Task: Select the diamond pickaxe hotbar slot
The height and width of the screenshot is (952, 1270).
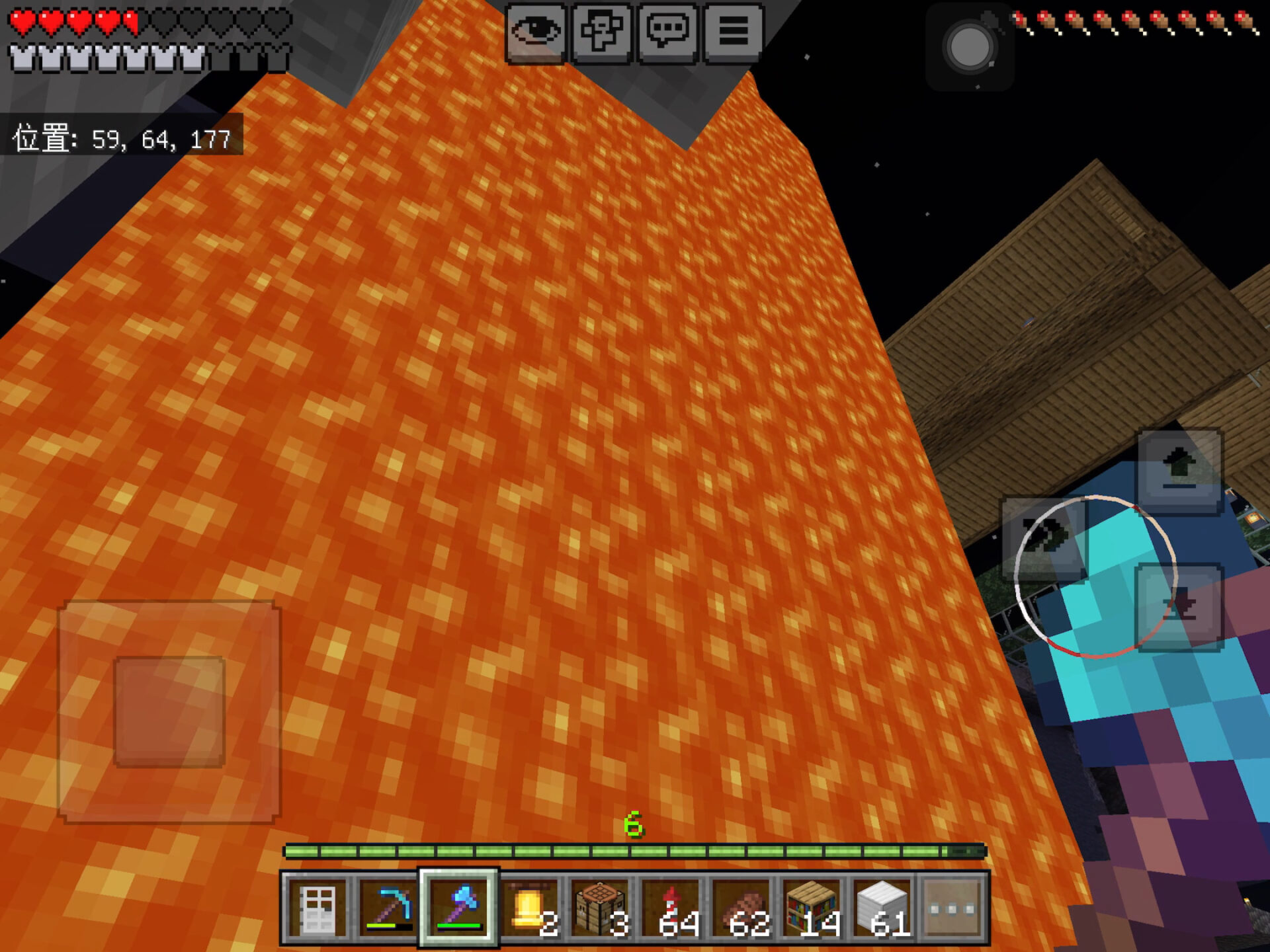Action: [388, 908]
